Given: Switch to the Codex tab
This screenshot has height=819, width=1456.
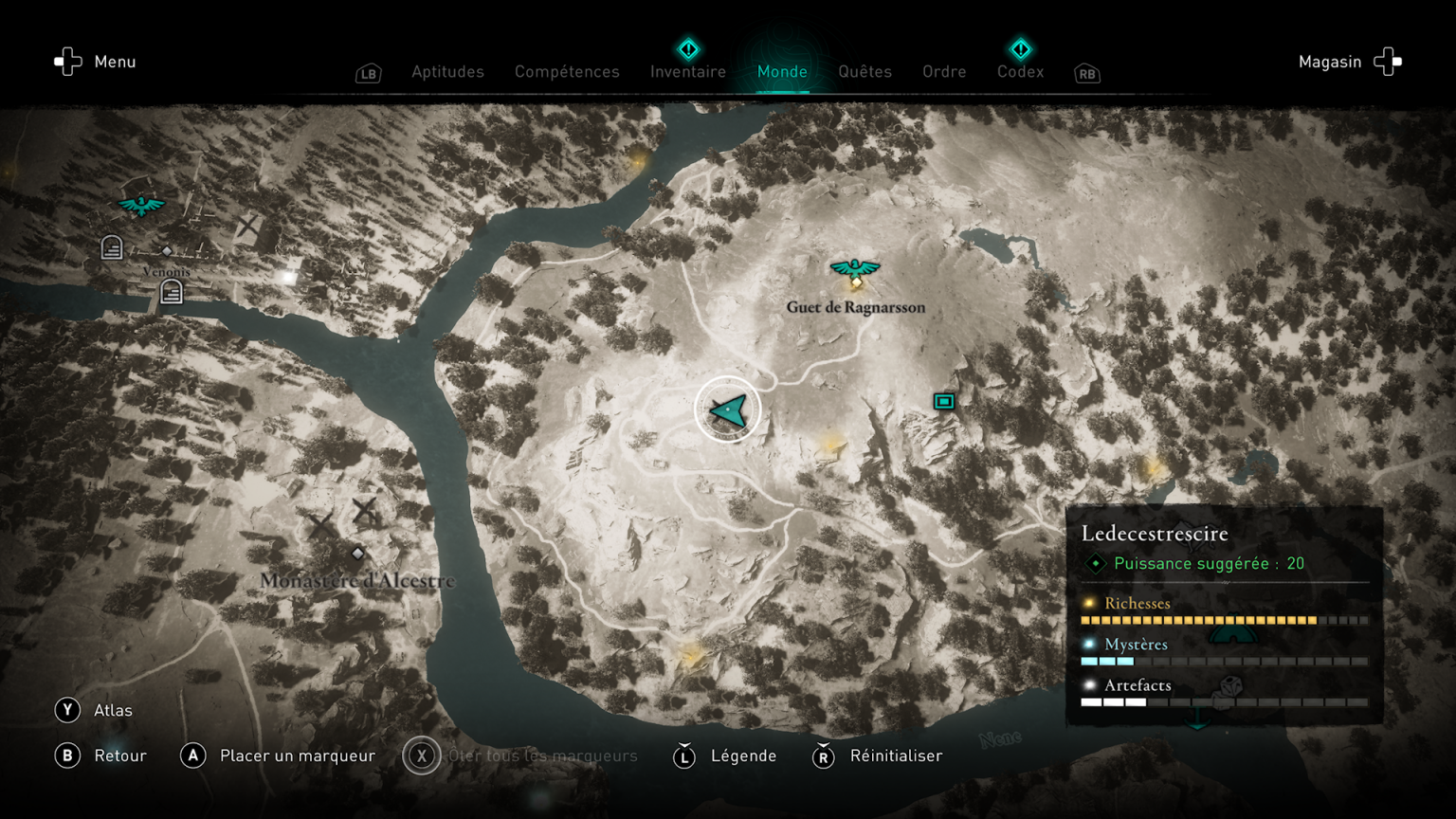Looking at the screenshot, I should tap(1020, 72).
